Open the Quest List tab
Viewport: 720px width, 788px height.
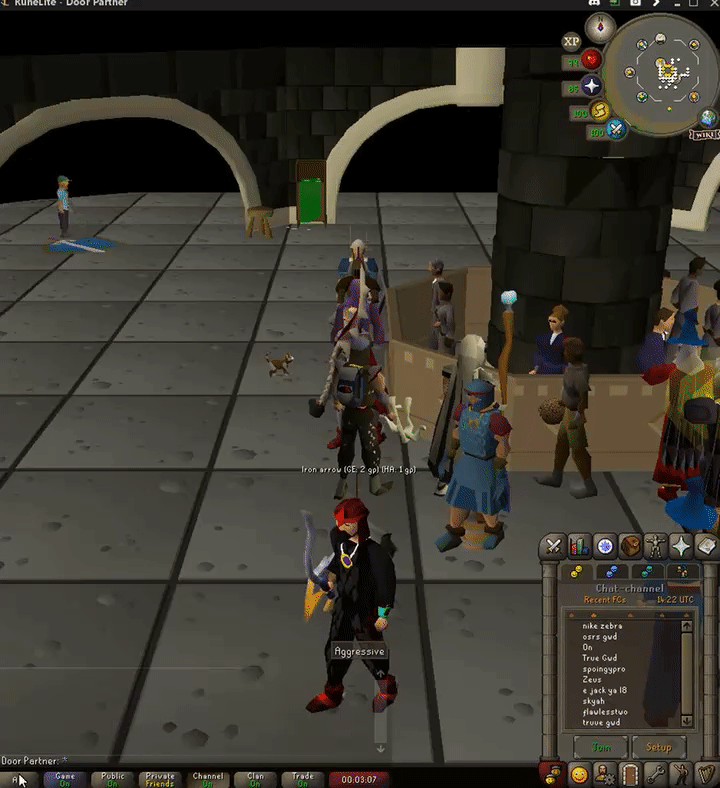tap(604, 547)
